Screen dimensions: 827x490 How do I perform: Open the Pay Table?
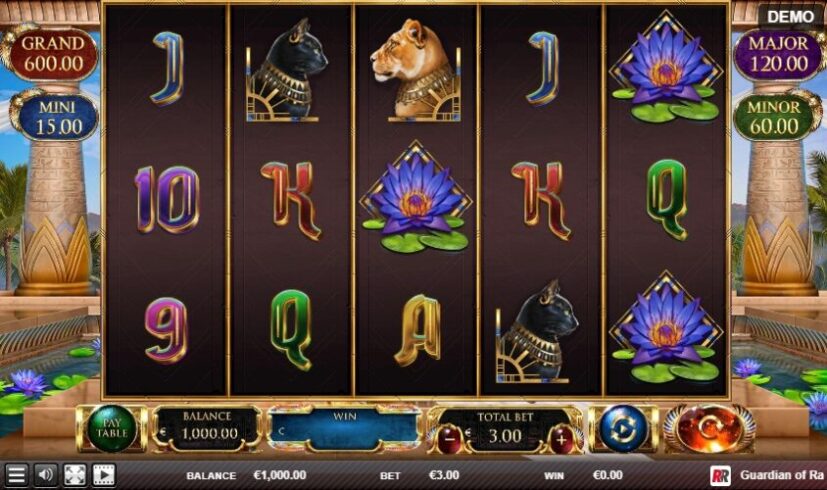pos(112,429)
